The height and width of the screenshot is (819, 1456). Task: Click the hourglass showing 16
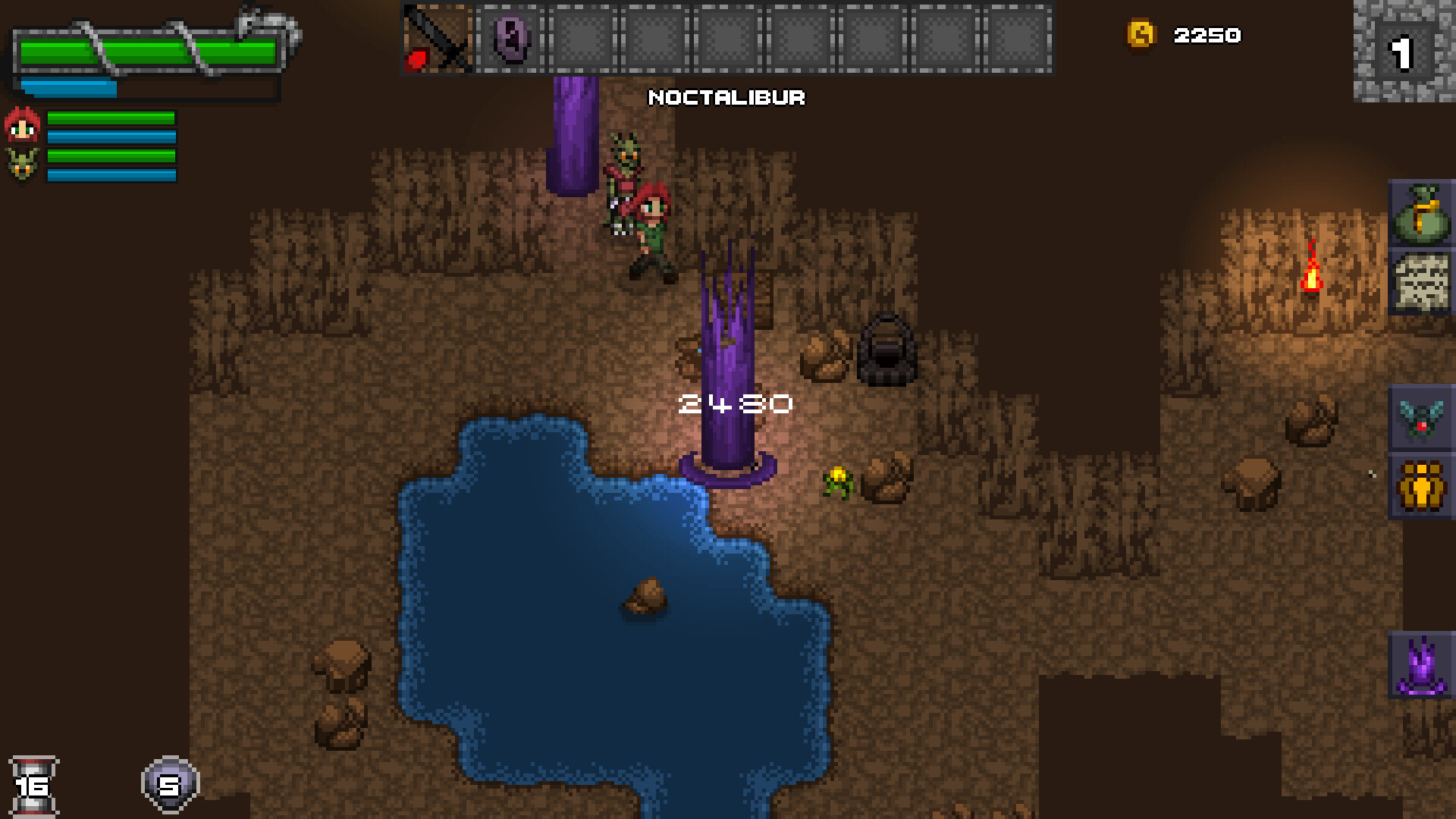pos(36,784)
